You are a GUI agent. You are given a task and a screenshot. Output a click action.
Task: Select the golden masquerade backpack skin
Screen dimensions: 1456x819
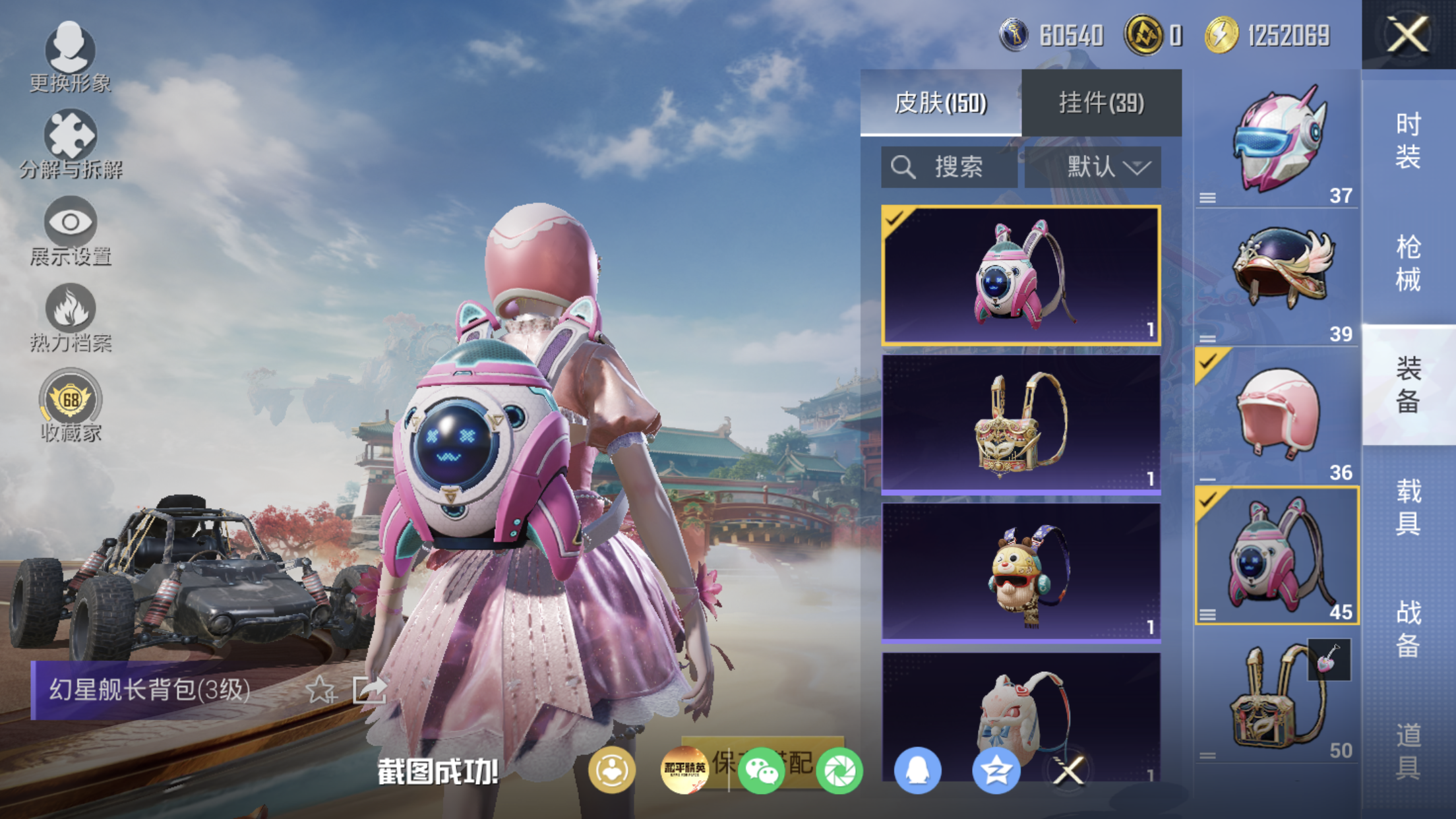(x=1020, y=424)
